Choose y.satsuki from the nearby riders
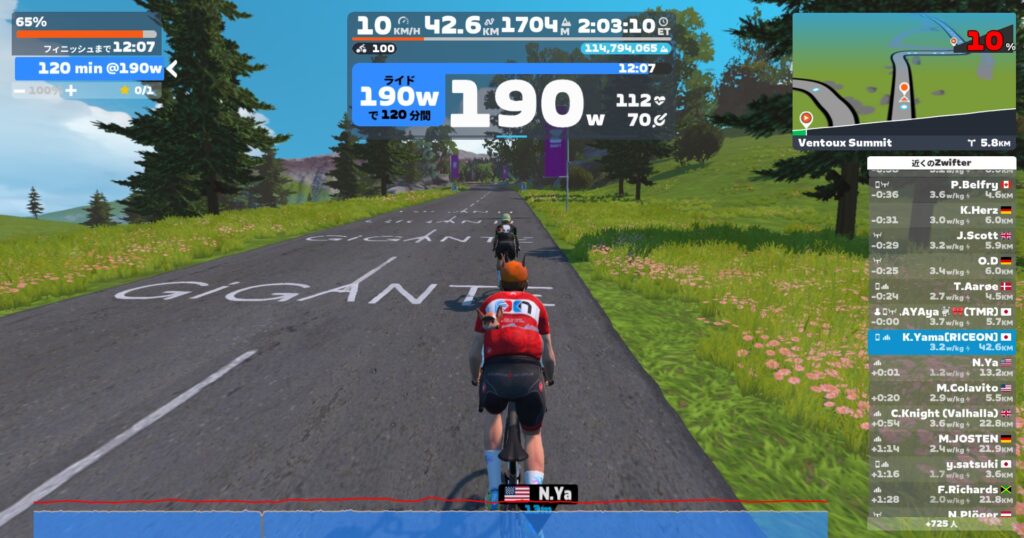The width and height of the screenshot is (1024, 538). pos(941,468)
